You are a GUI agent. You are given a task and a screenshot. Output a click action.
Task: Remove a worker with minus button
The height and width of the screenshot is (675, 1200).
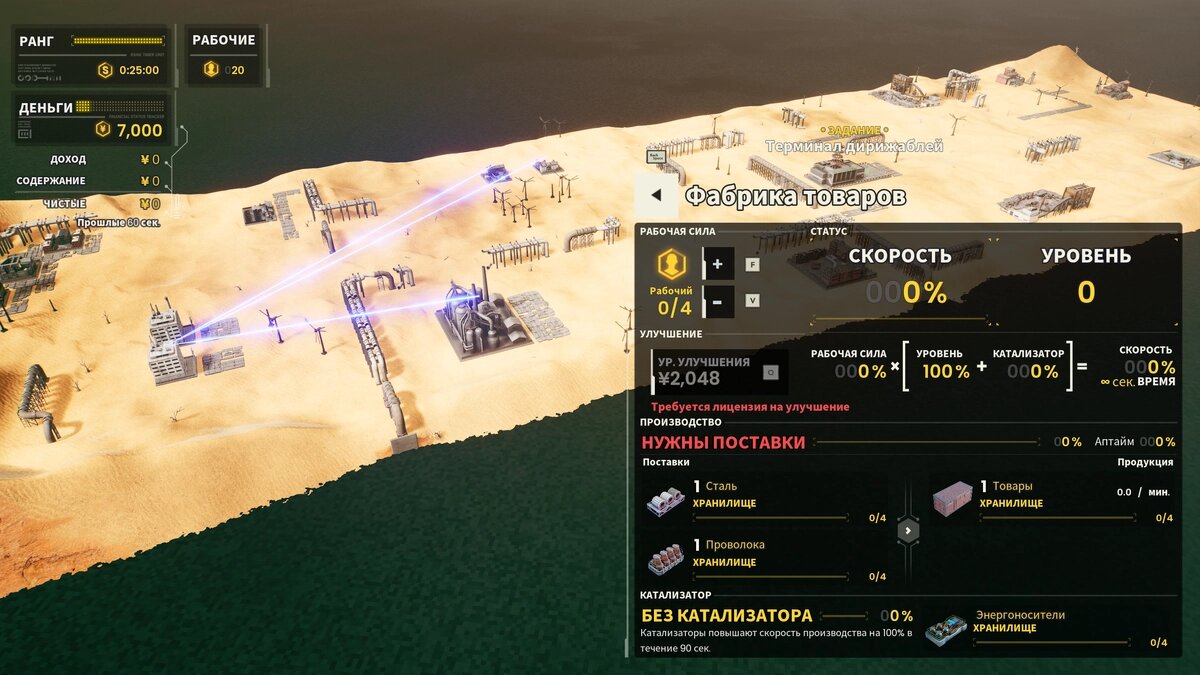[x=719, y=300]
